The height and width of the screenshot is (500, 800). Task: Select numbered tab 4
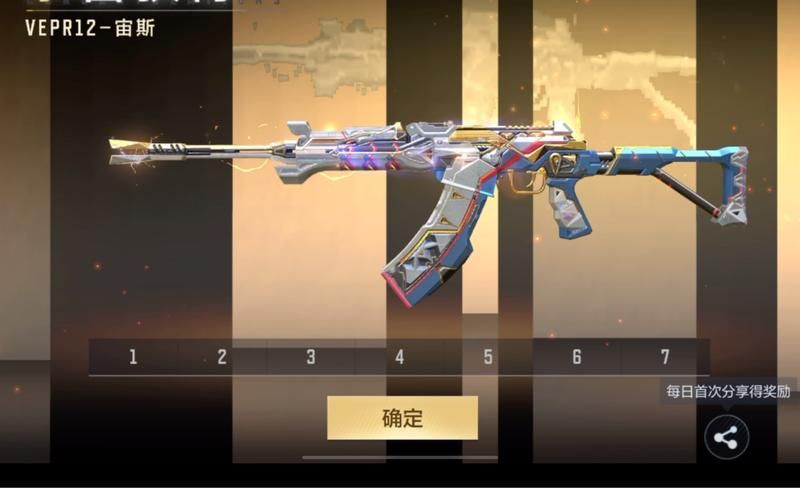point(399,357)
